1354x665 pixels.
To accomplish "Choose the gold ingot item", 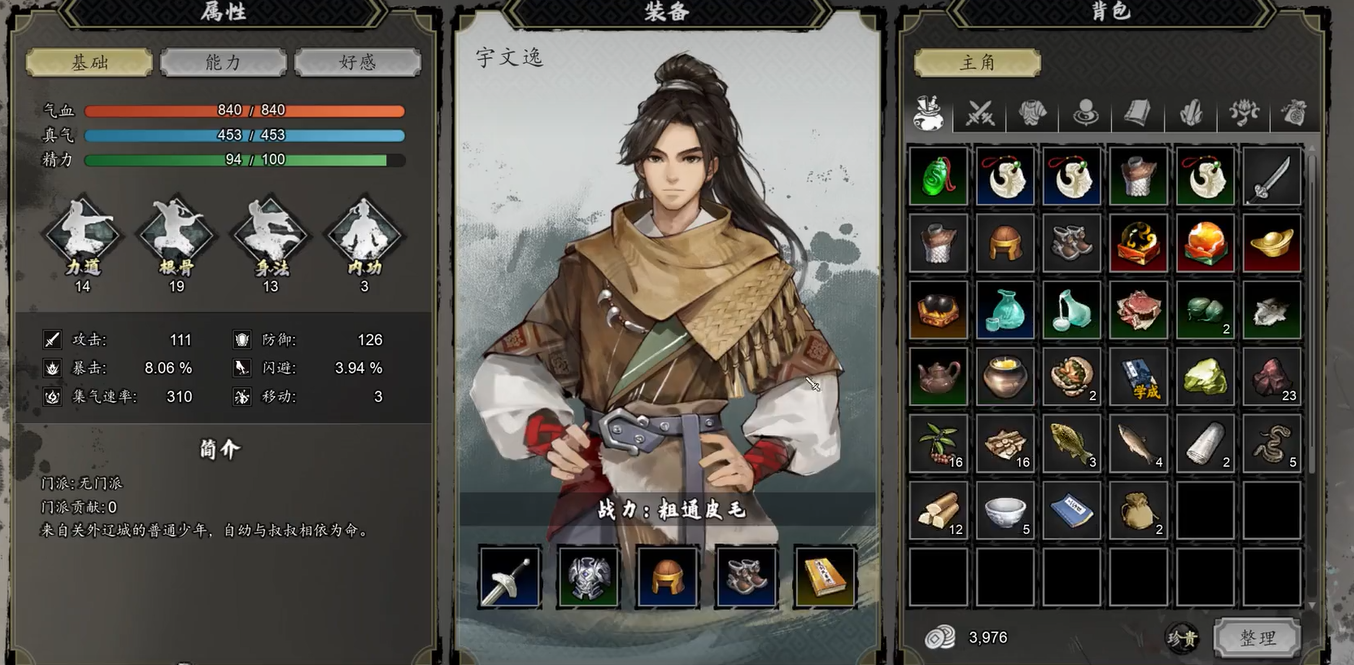I will 1272,243.
